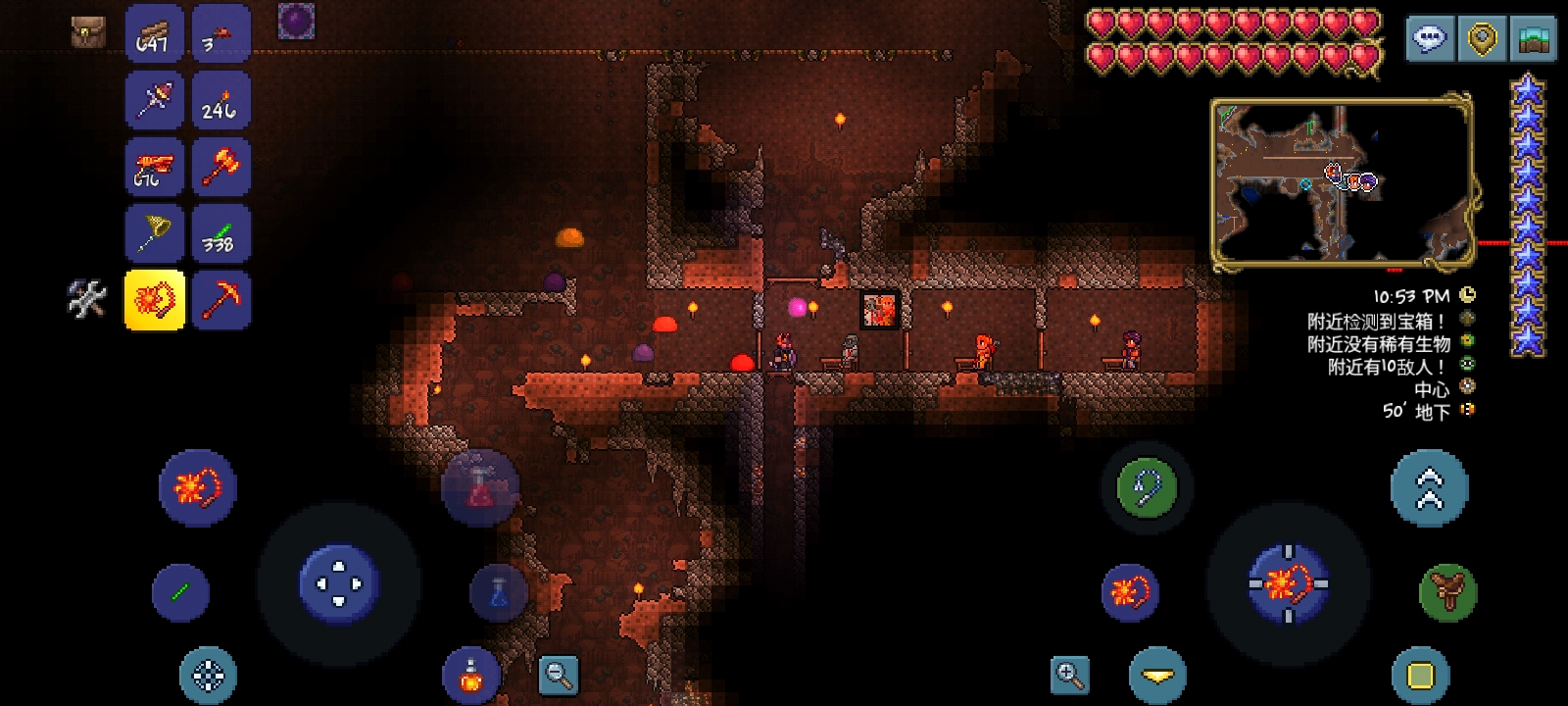Viewport: 1568px width, 706px height.
Task: Use the grappling hook button
Action: click(1147, 487)
